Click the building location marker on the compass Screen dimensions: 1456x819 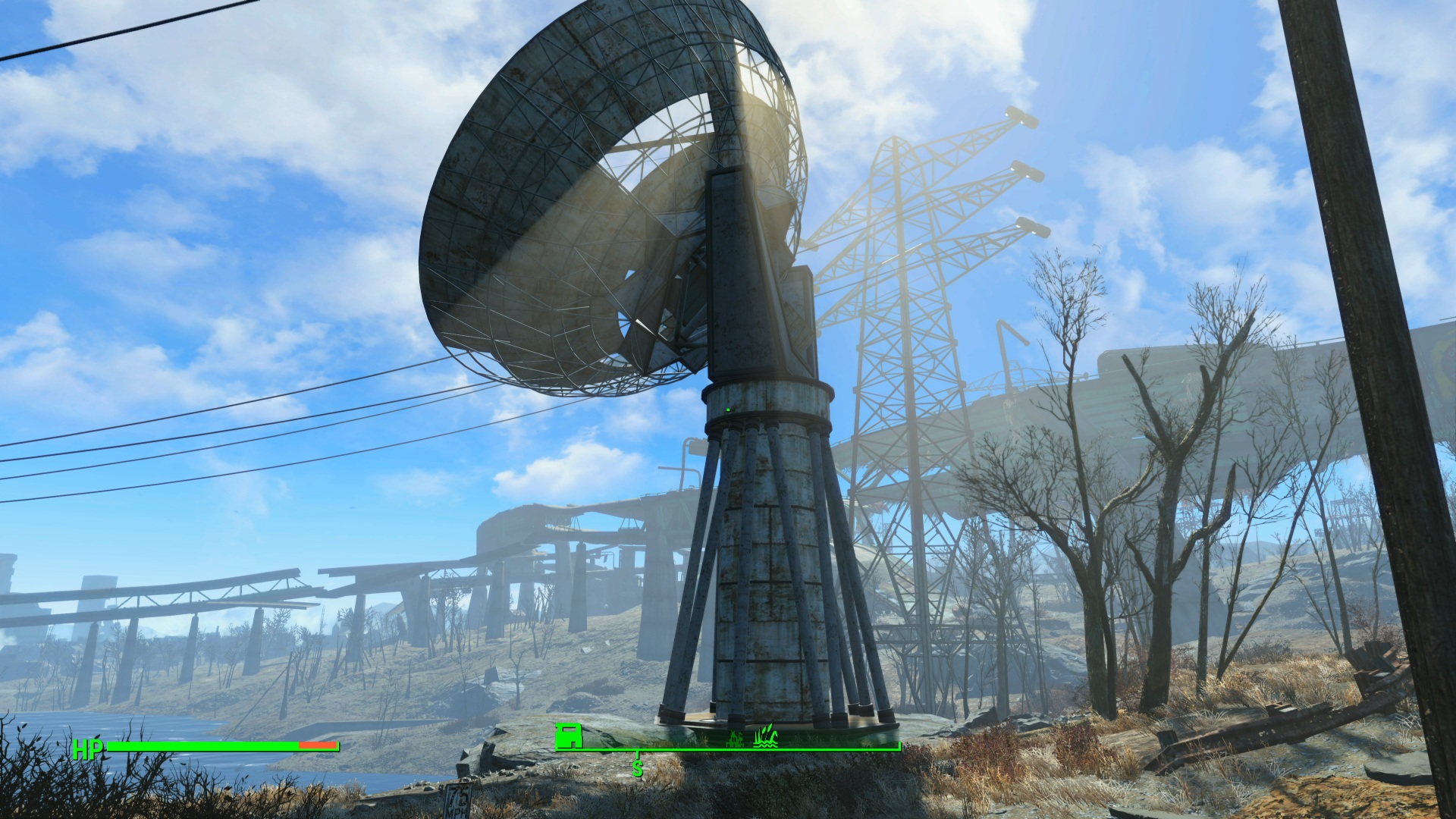pos(568,736)
